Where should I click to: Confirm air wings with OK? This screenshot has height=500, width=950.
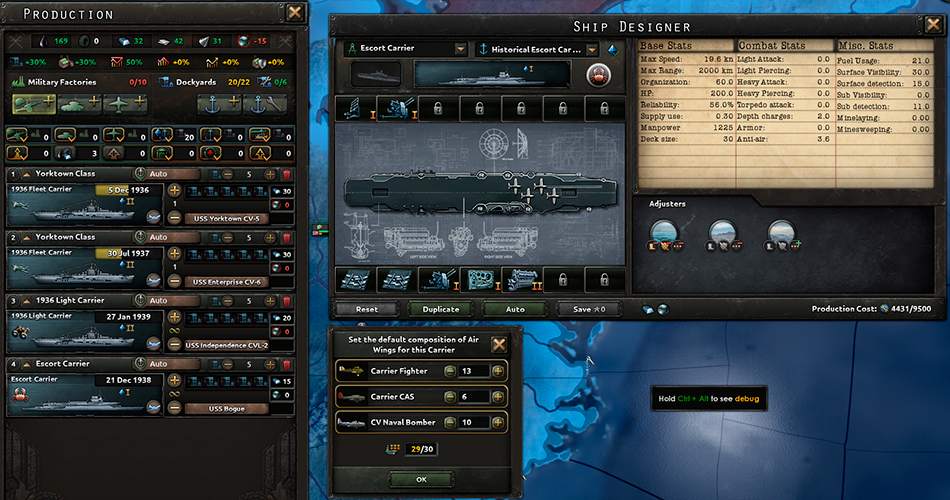[420, 480]
